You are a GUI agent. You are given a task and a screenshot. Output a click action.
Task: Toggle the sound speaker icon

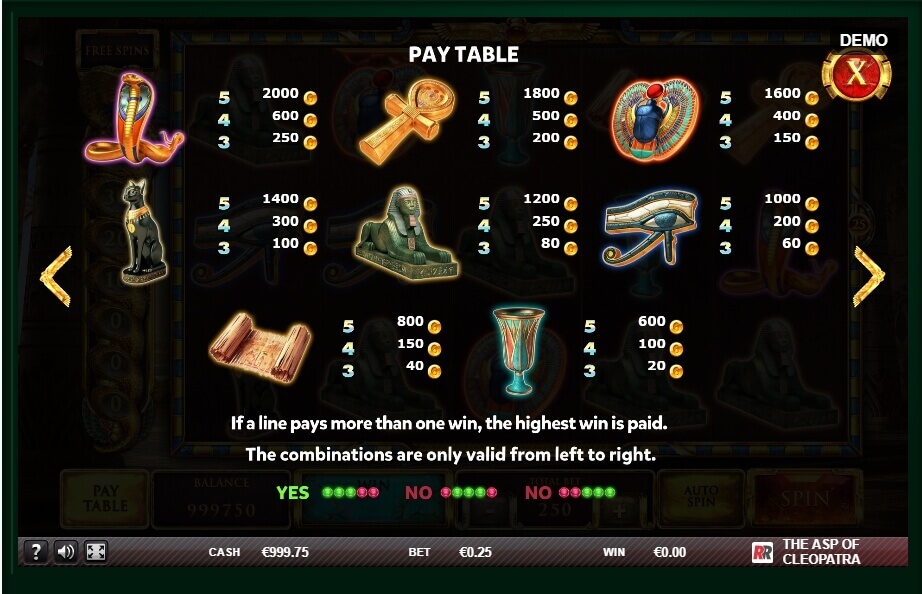[x=66, y=551]
